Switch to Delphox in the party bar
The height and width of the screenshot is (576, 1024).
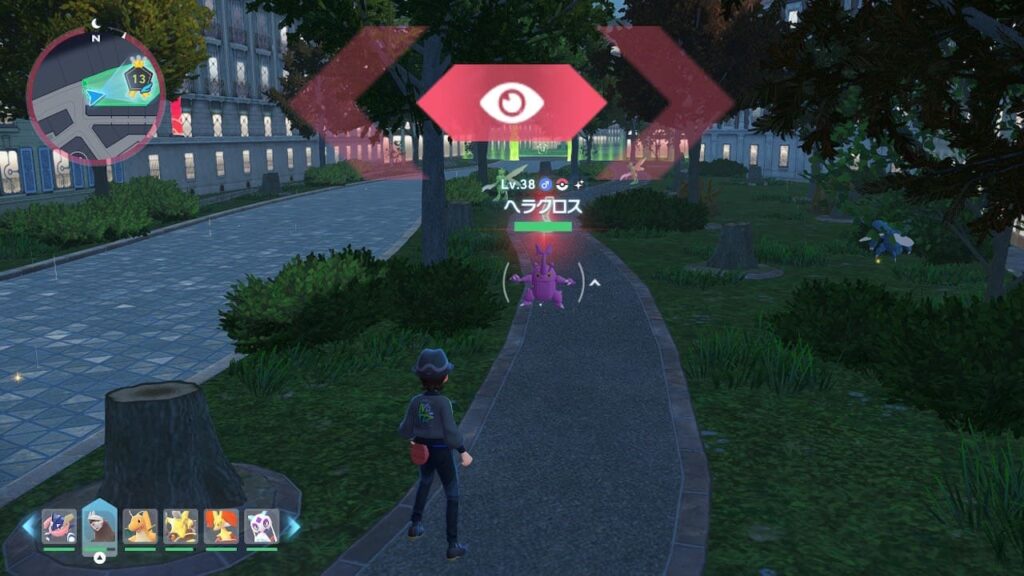pyautogui.click(x=221, y=525)
